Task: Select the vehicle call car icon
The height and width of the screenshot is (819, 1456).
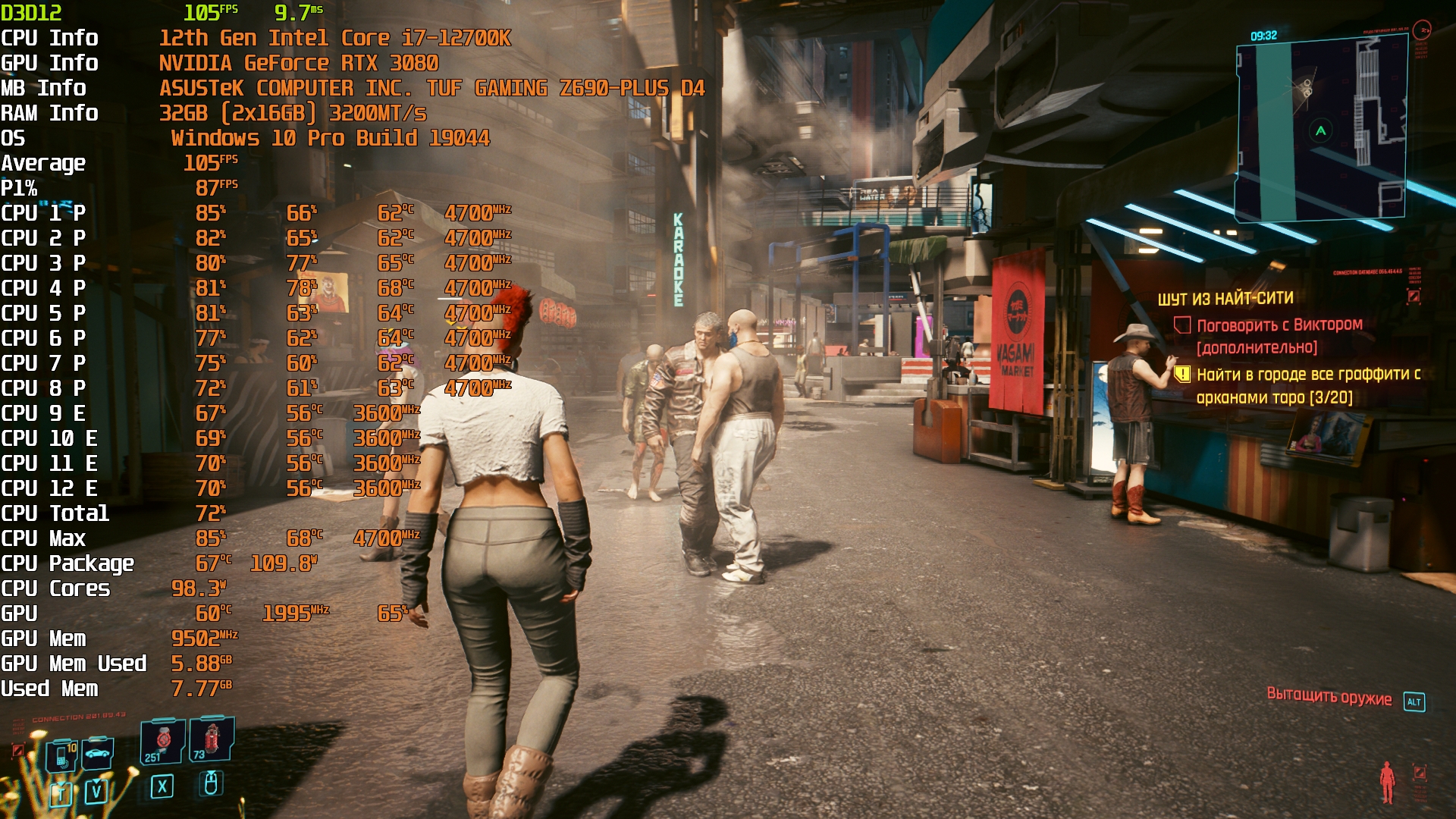Action: click(97, 753)
